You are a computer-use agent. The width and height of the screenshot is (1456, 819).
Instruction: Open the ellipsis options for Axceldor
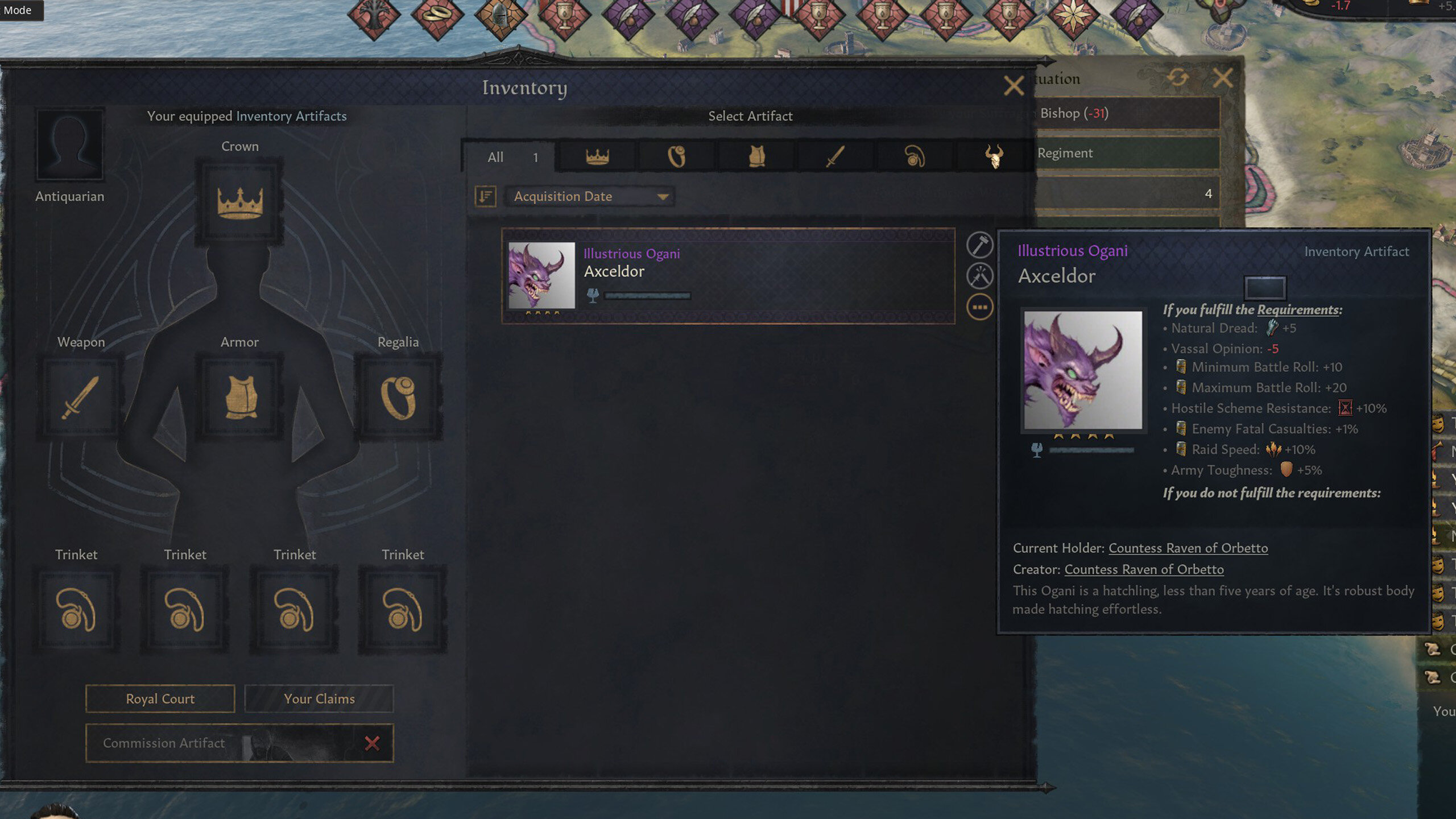(979, 305)
